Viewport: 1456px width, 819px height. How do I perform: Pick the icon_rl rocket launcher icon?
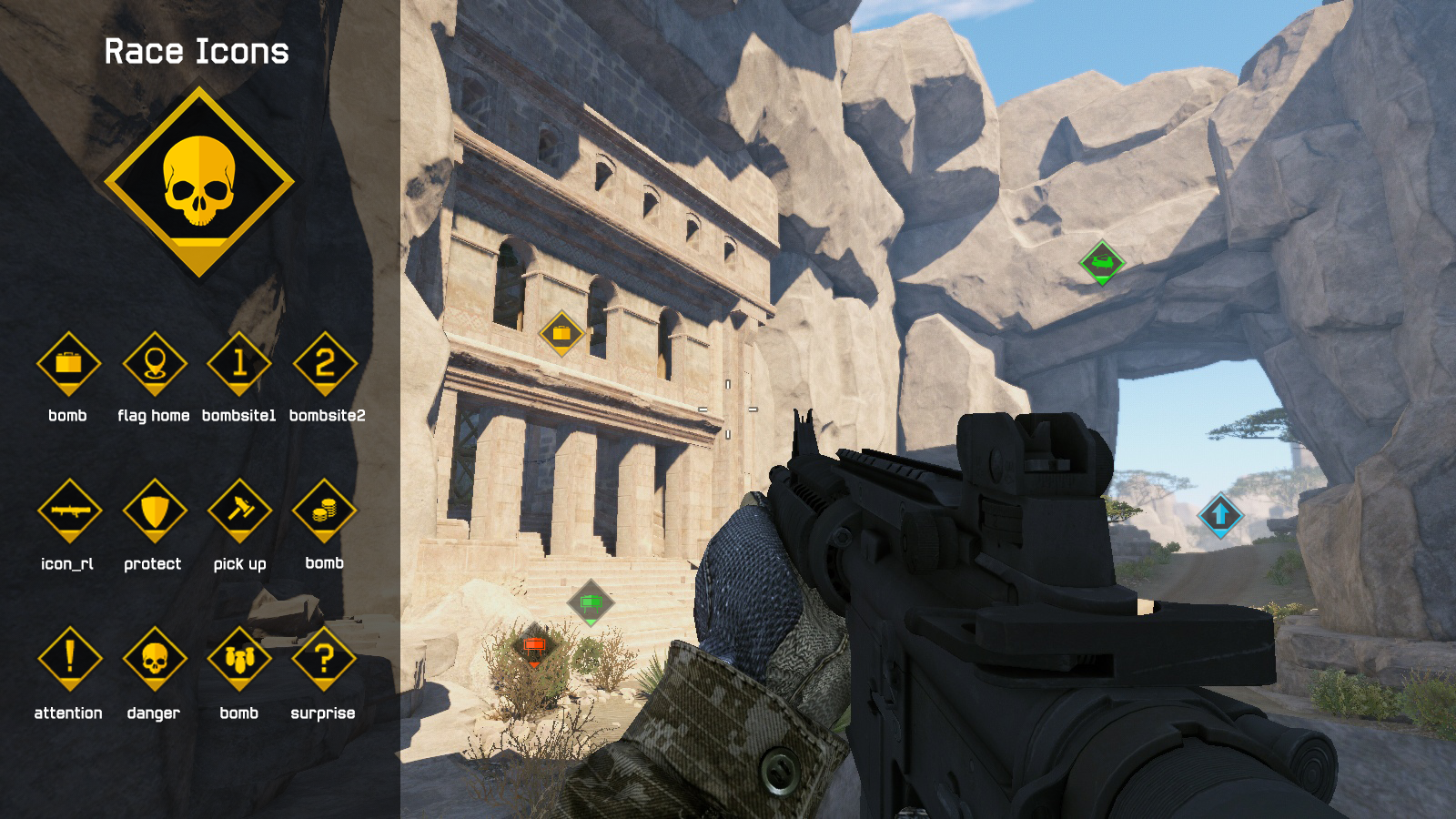click(x=68, y=511)
